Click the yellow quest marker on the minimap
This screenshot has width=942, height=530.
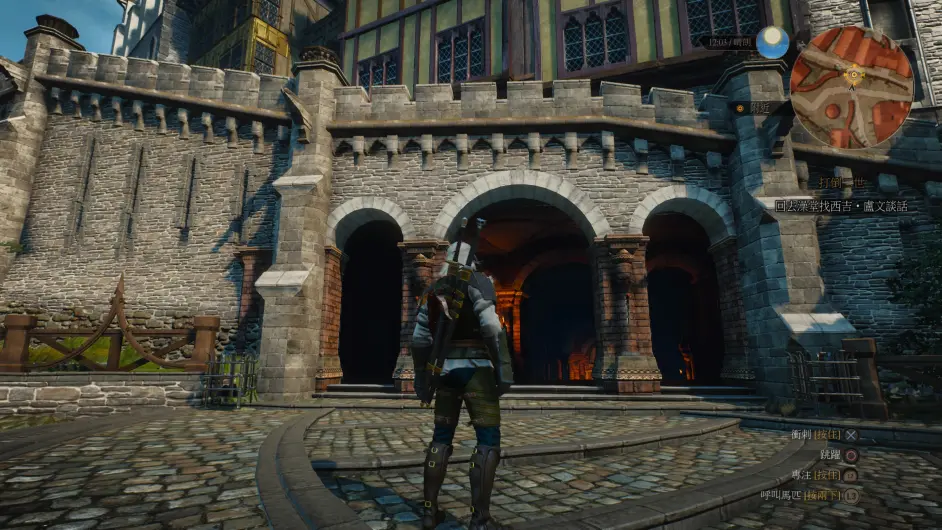tap(854, 73)
